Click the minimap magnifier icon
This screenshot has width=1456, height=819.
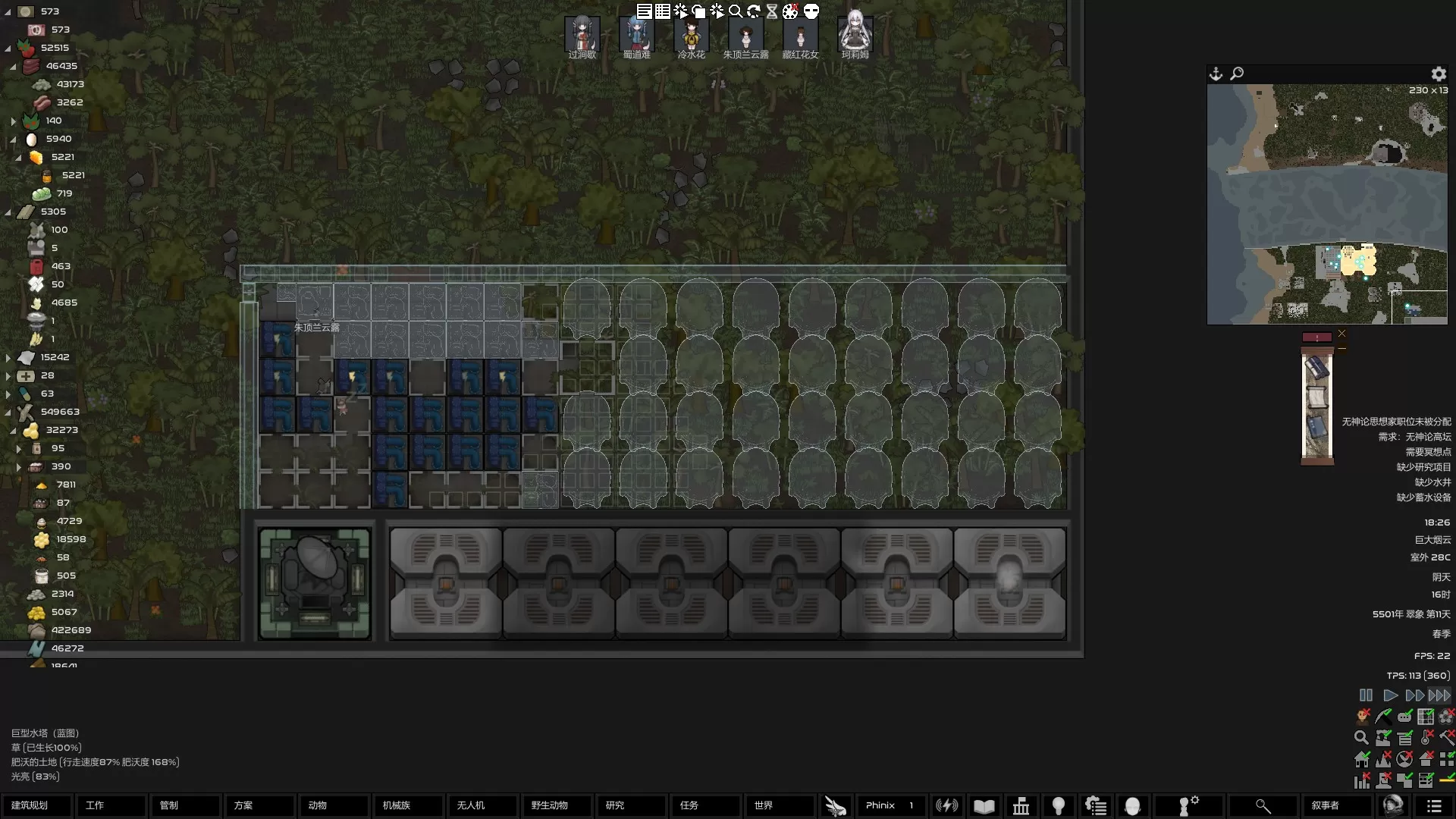1237,74
